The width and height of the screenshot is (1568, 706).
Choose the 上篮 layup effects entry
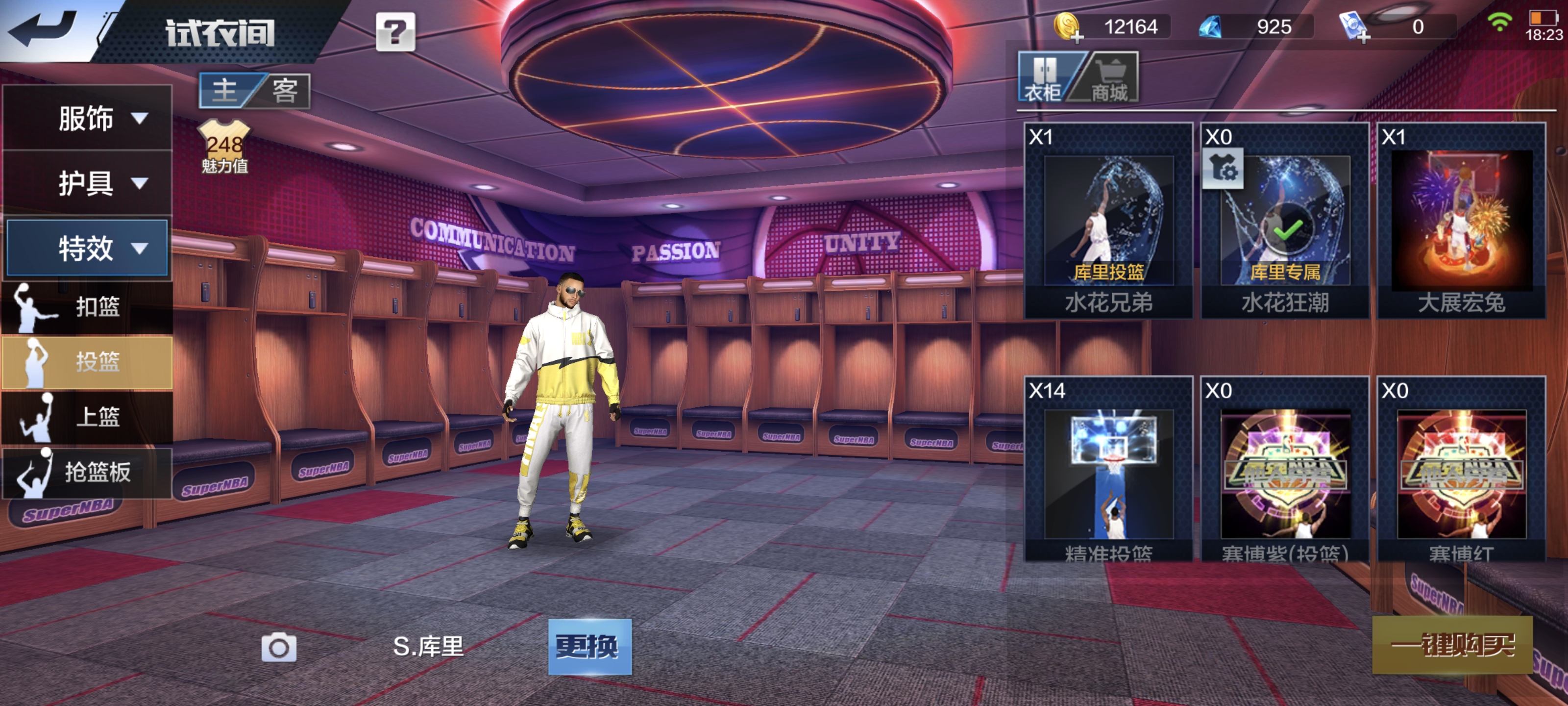88,417
